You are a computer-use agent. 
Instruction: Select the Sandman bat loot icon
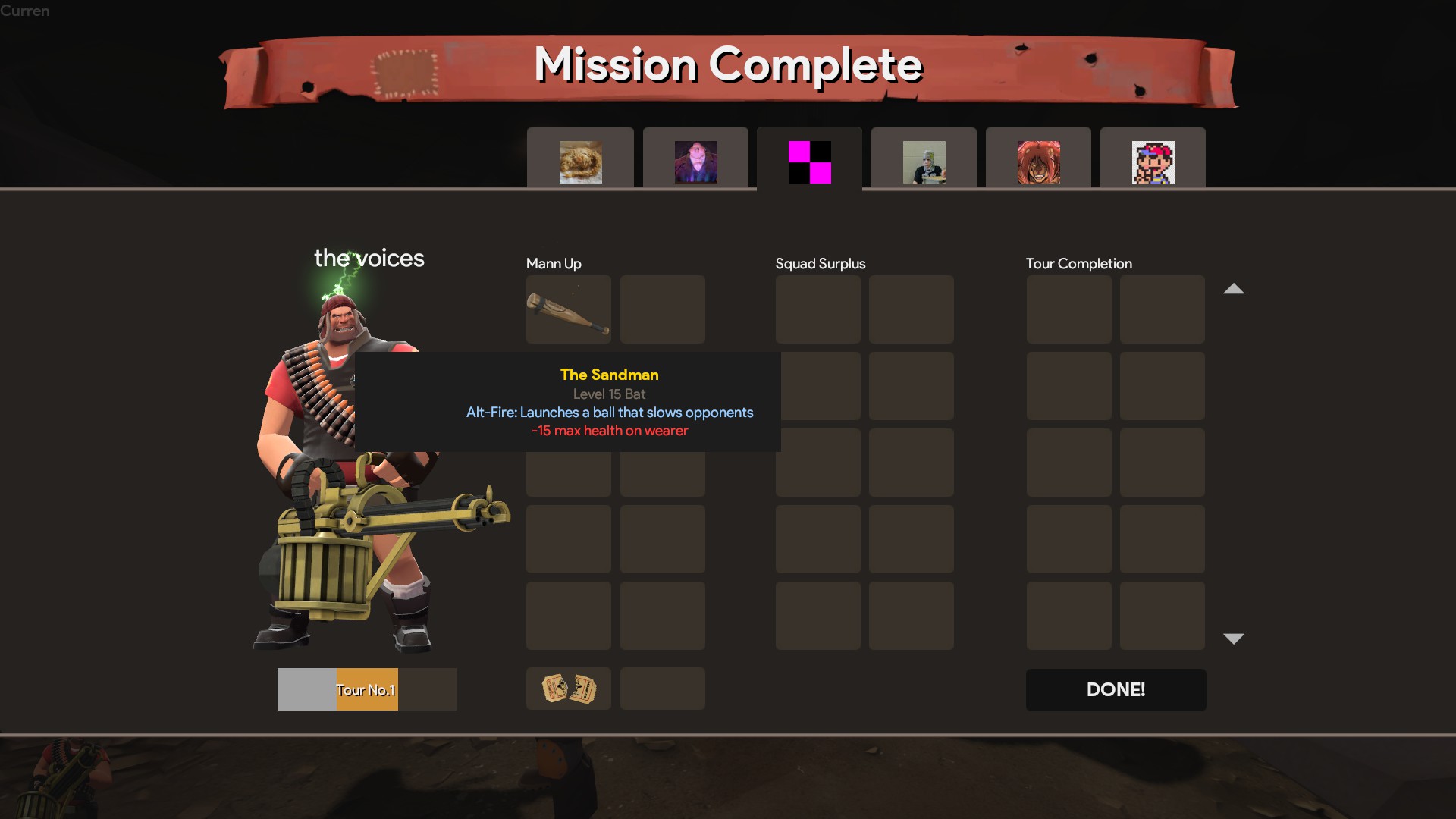click(568, 309)
